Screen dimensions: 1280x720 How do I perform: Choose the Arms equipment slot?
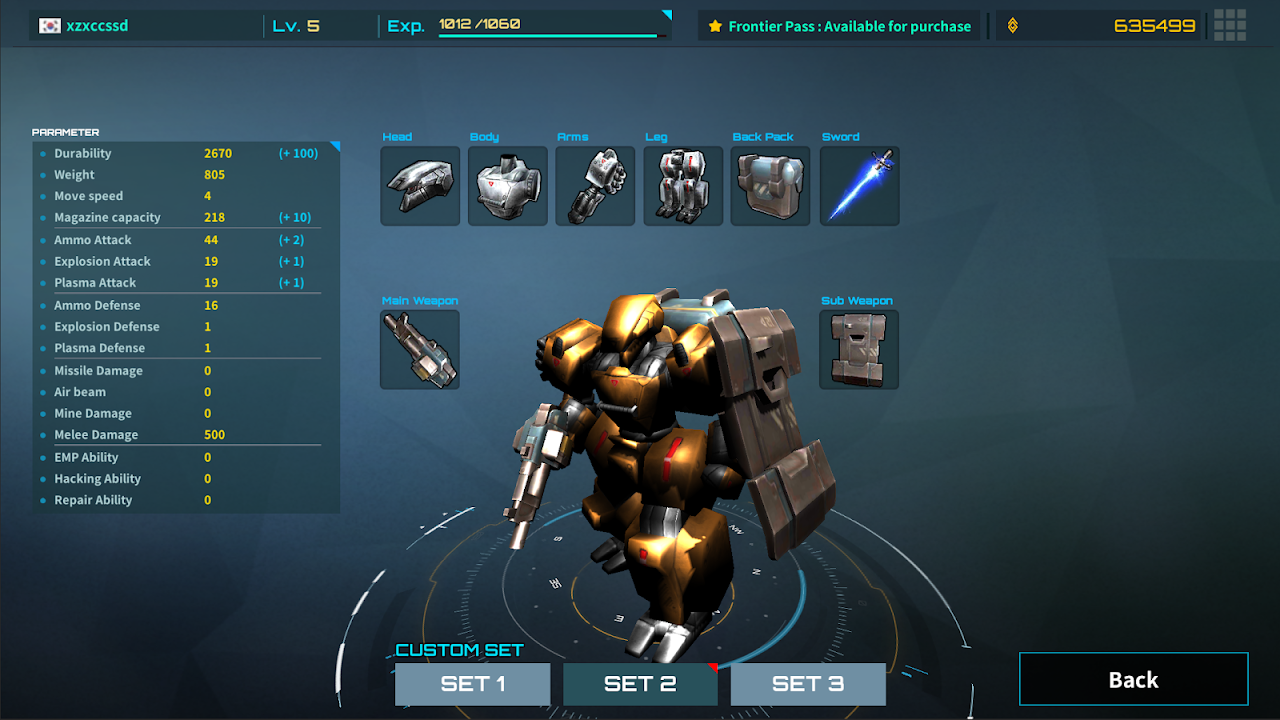click(595, 186)
